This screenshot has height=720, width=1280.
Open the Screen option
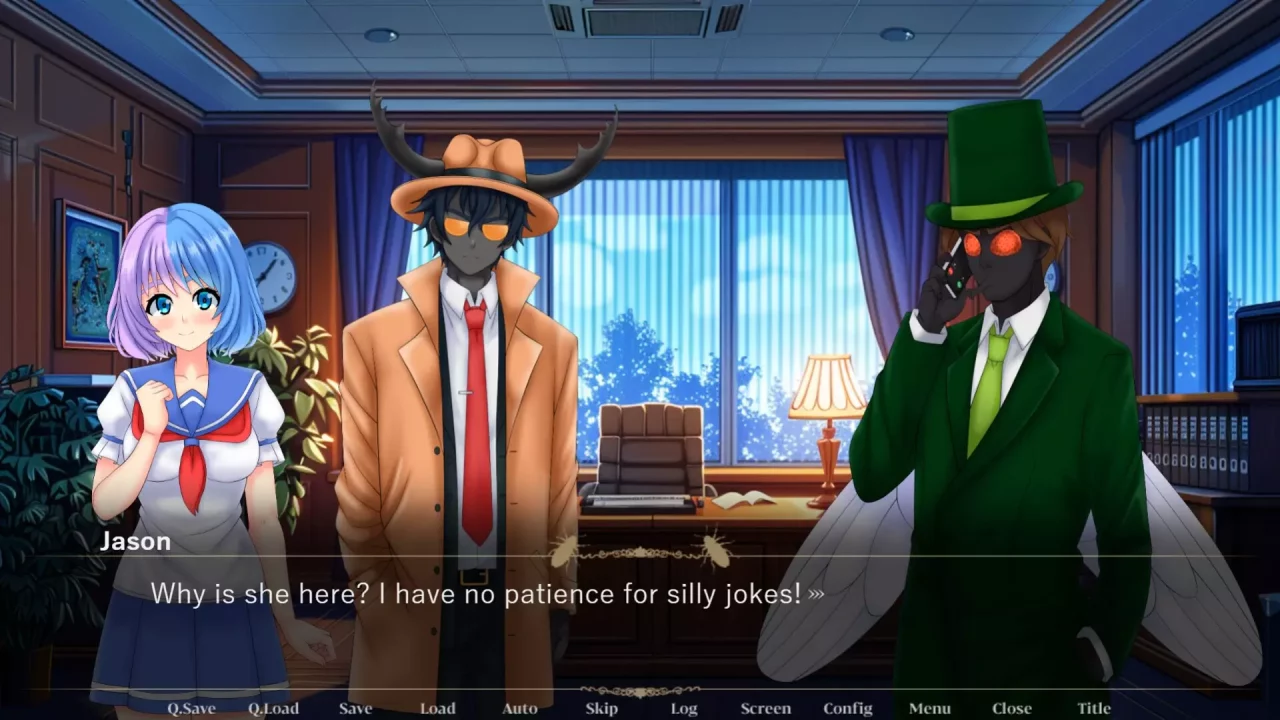pyautogui.click(x=766, y=708)
